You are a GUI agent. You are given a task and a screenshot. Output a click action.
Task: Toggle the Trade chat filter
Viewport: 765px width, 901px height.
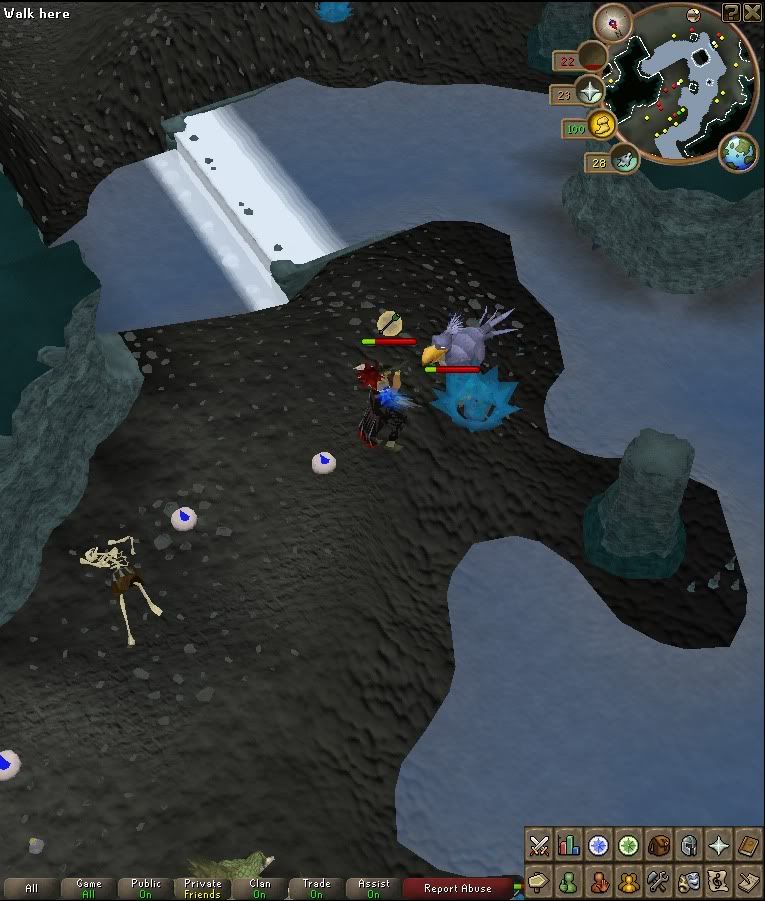[317, 888]
